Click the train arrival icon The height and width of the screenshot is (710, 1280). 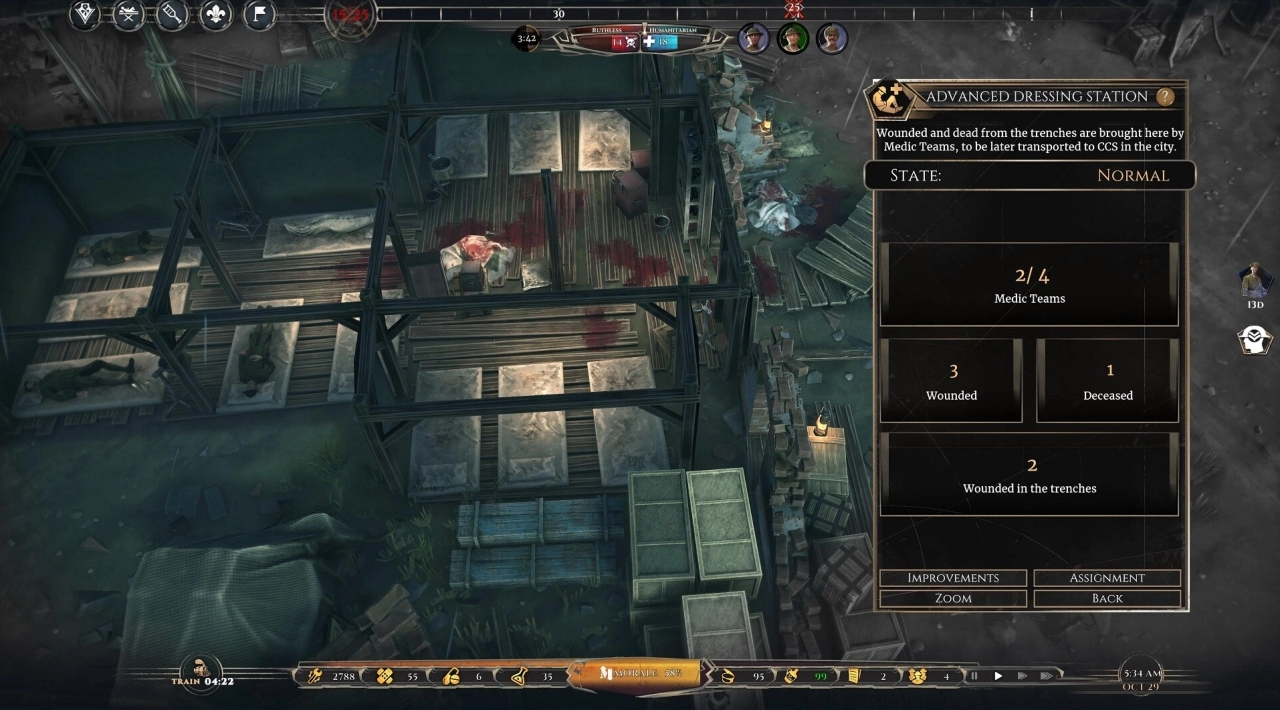pyautogui.click(x=201, y=669)
